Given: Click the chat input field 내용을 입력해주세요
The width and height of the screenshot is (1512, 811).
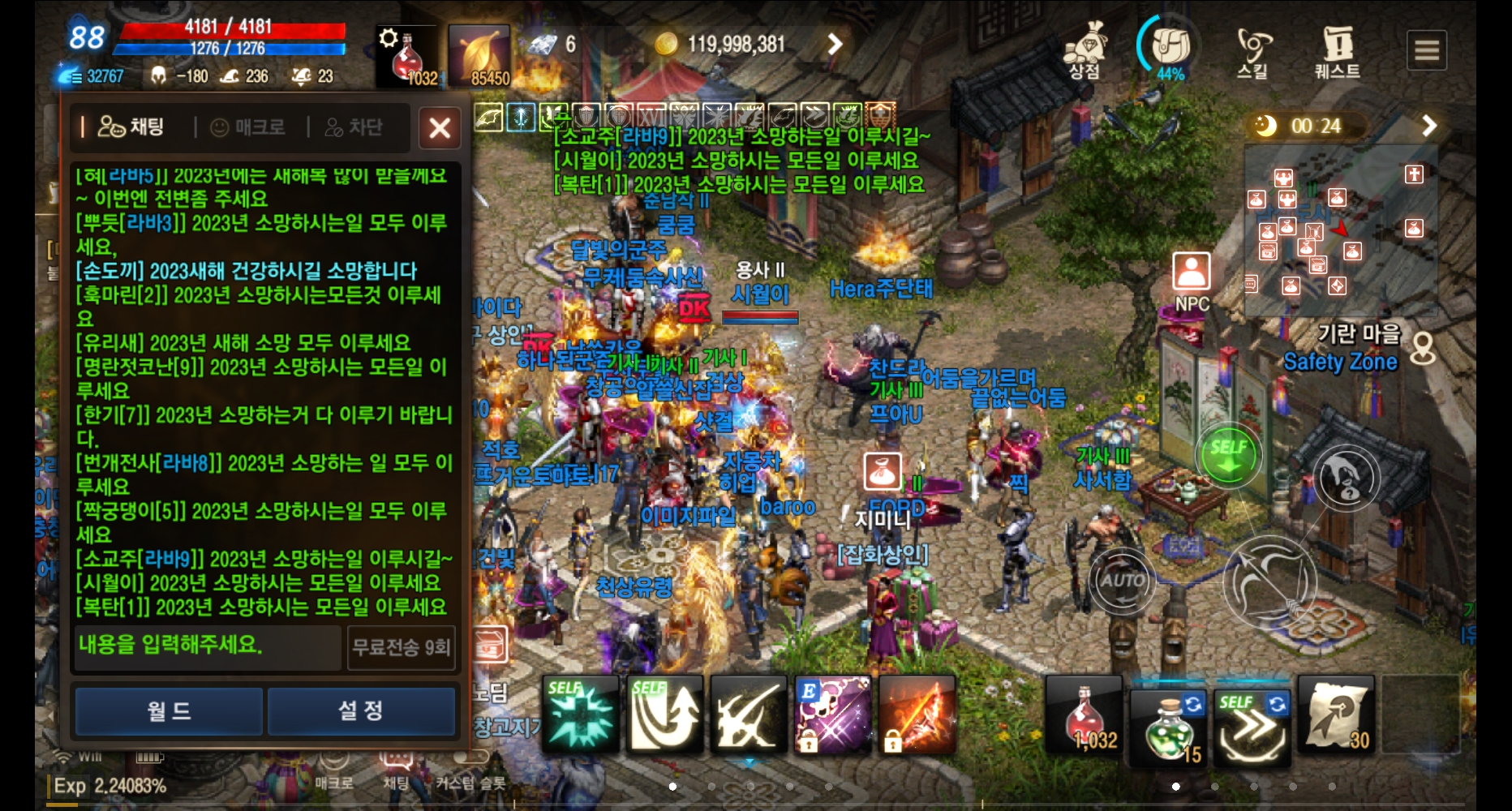Looking at the screenshot, I should click(205, 649).
